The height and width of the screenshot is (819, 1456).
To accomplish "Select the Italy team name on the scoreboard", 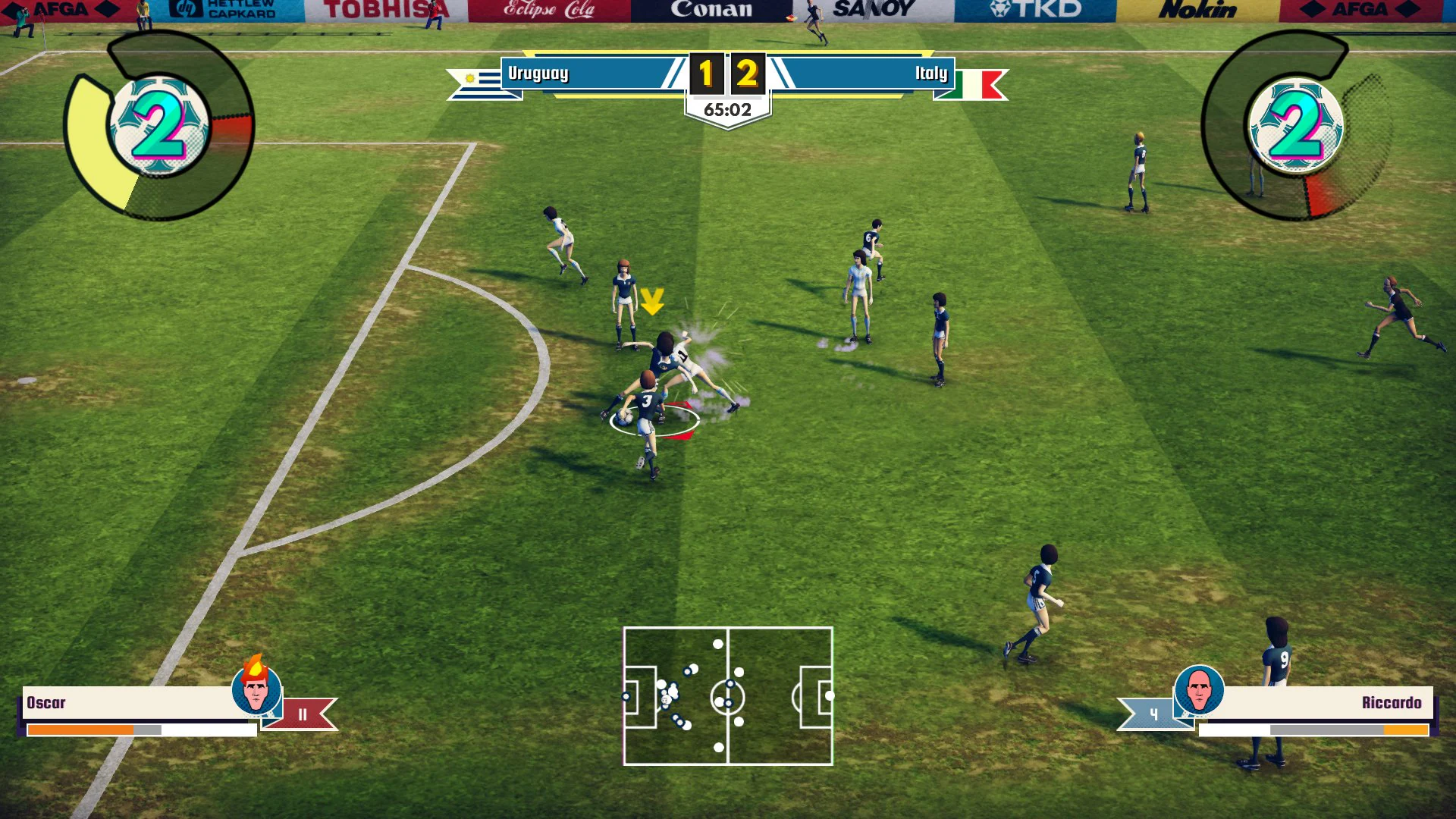I will pos(932,74).
